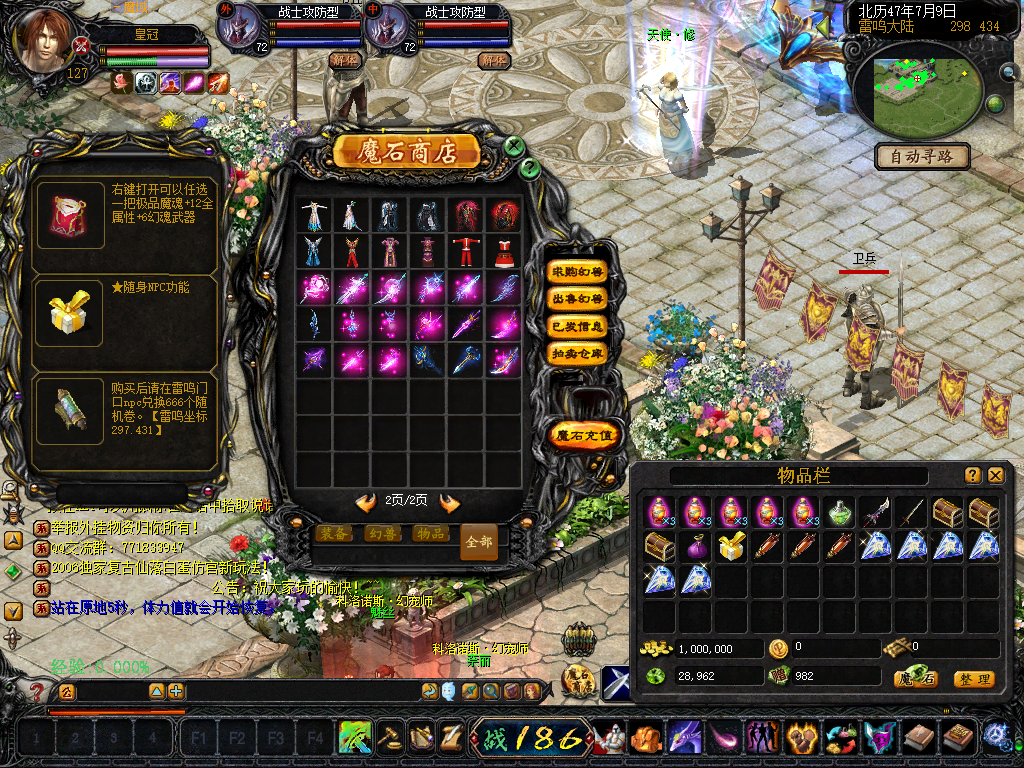
Task: Switch to the 幻兽 pet tab
Action: pyautogui.click(x=381, y=534)
